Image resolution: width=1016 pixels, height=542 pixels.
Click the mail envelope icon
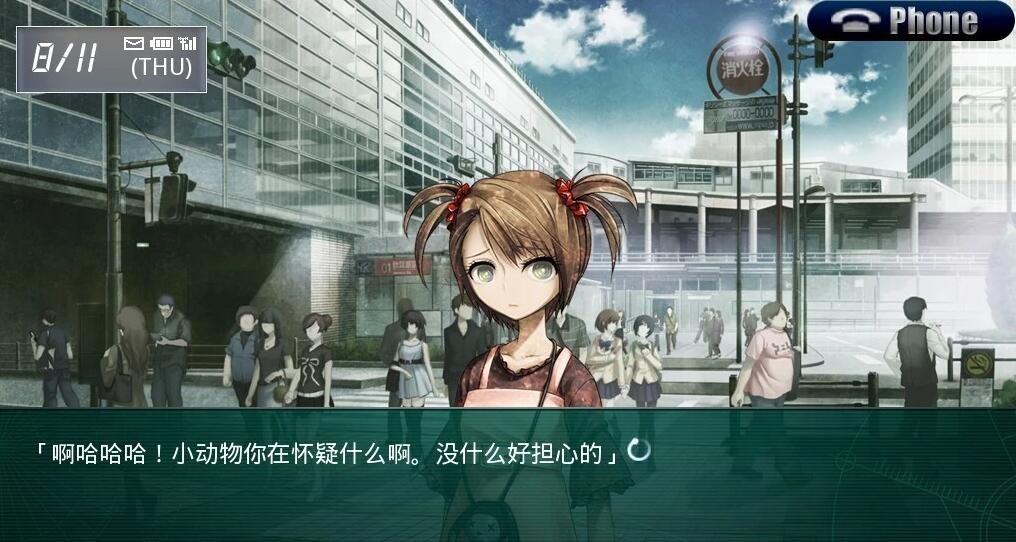pyautogui.click(x=134, y=43)
